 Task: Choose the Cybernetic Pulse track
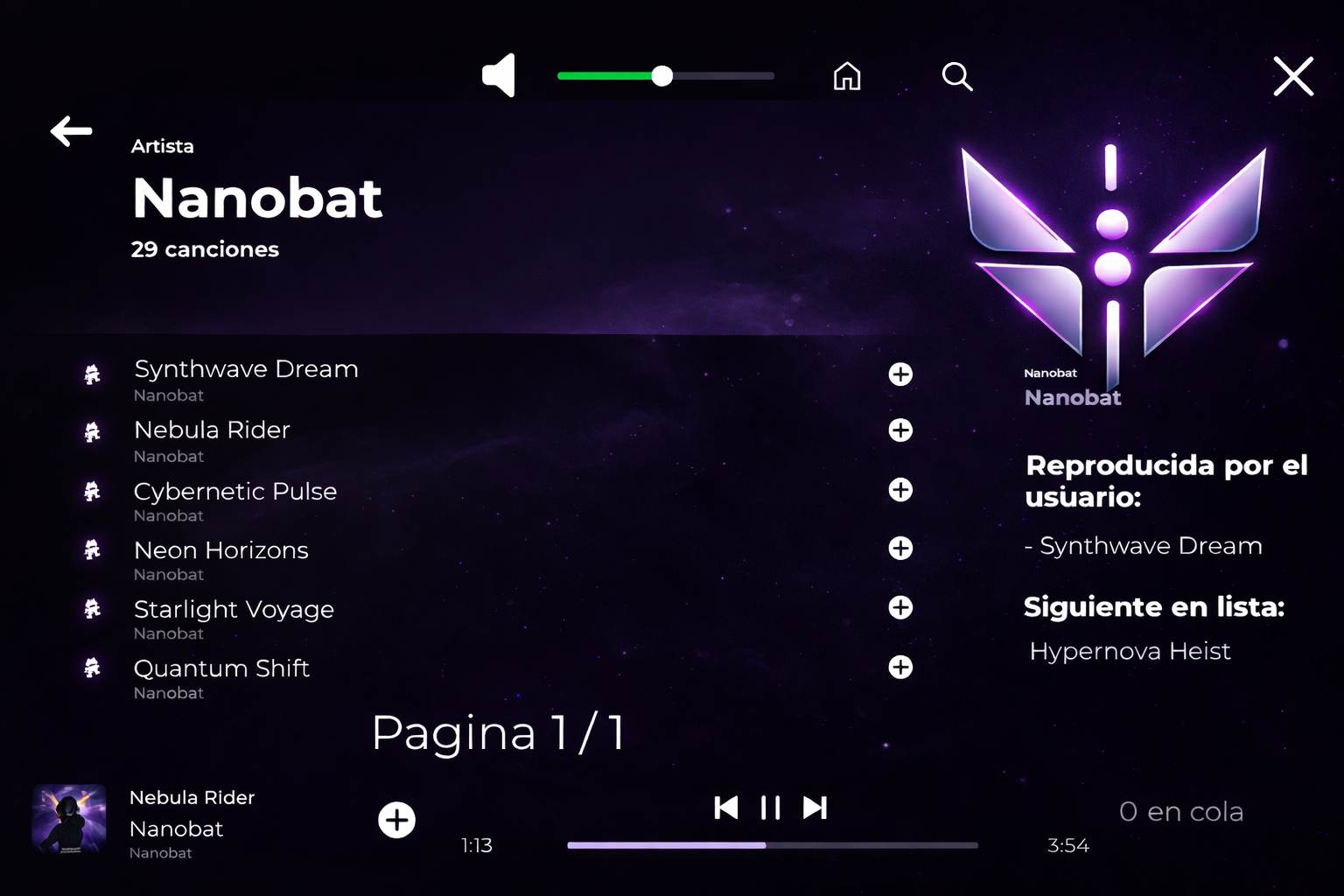[234, 492]
